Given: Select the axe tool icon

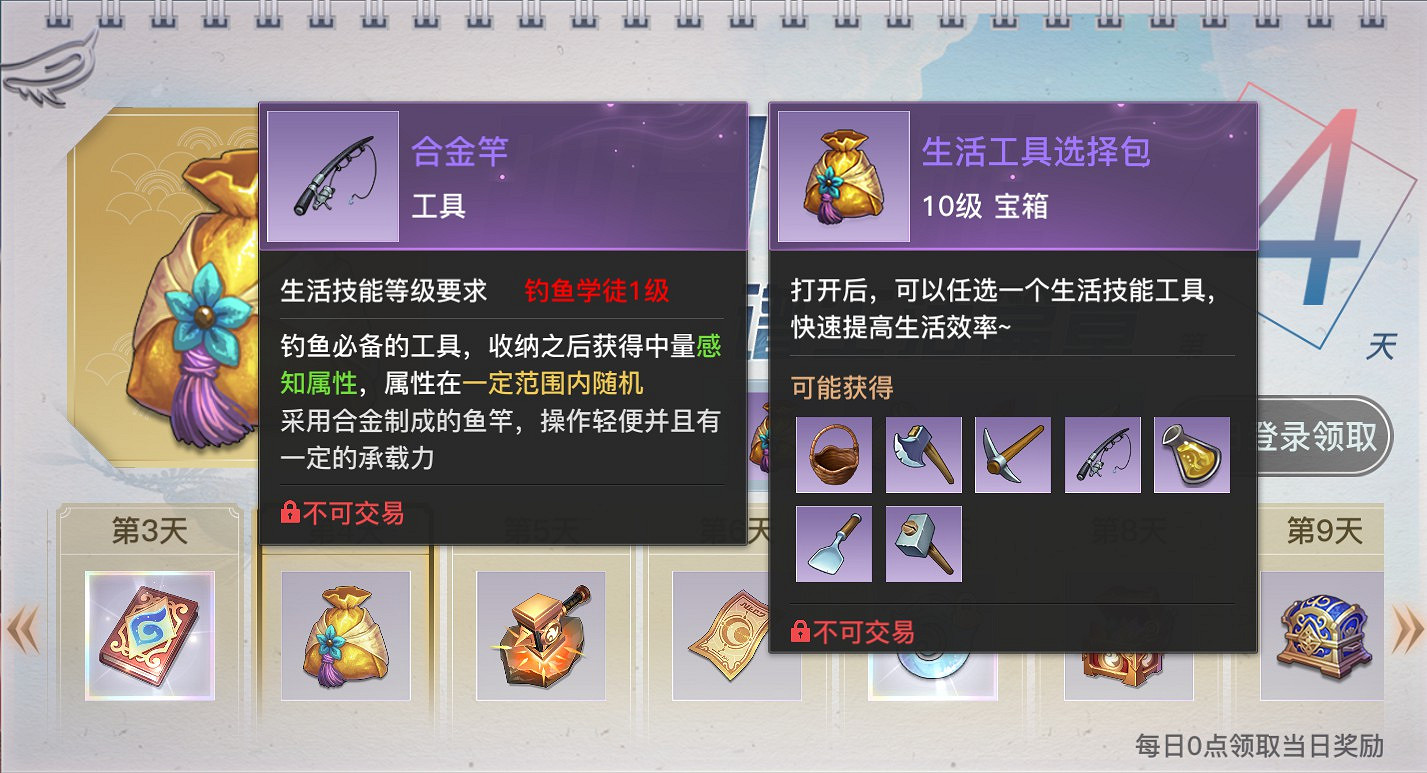Looking at the screenshot, I should point(923,453).
